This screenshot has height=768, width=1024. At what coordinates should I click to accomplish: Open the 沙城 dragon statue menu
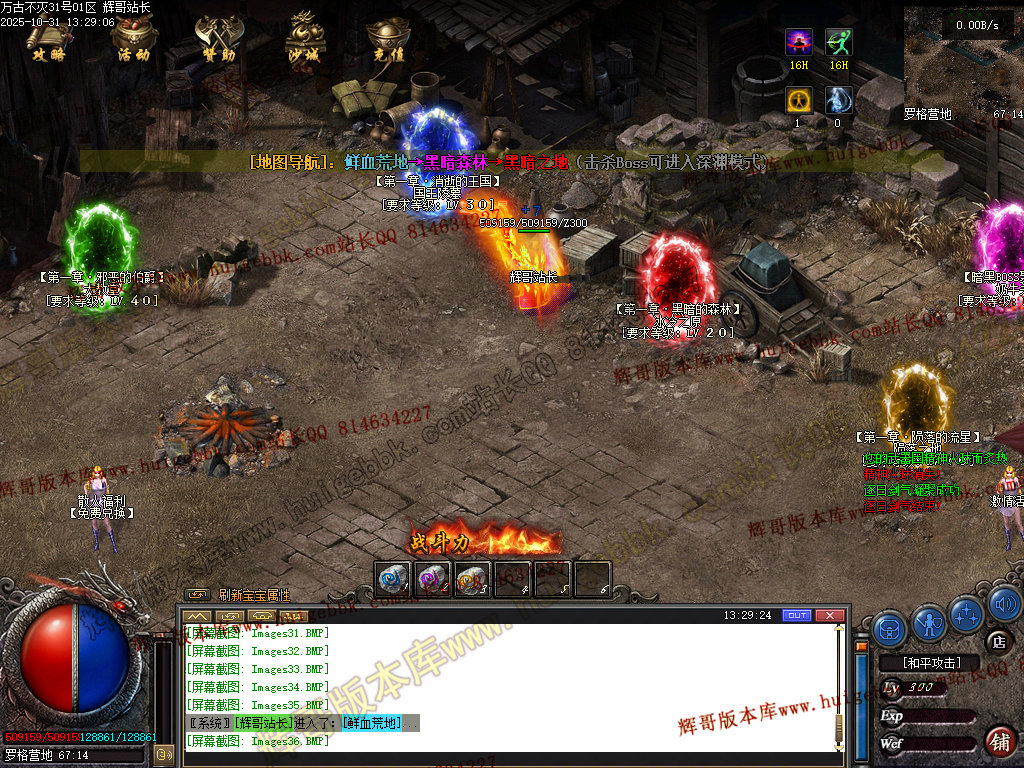tap(304, 38)
